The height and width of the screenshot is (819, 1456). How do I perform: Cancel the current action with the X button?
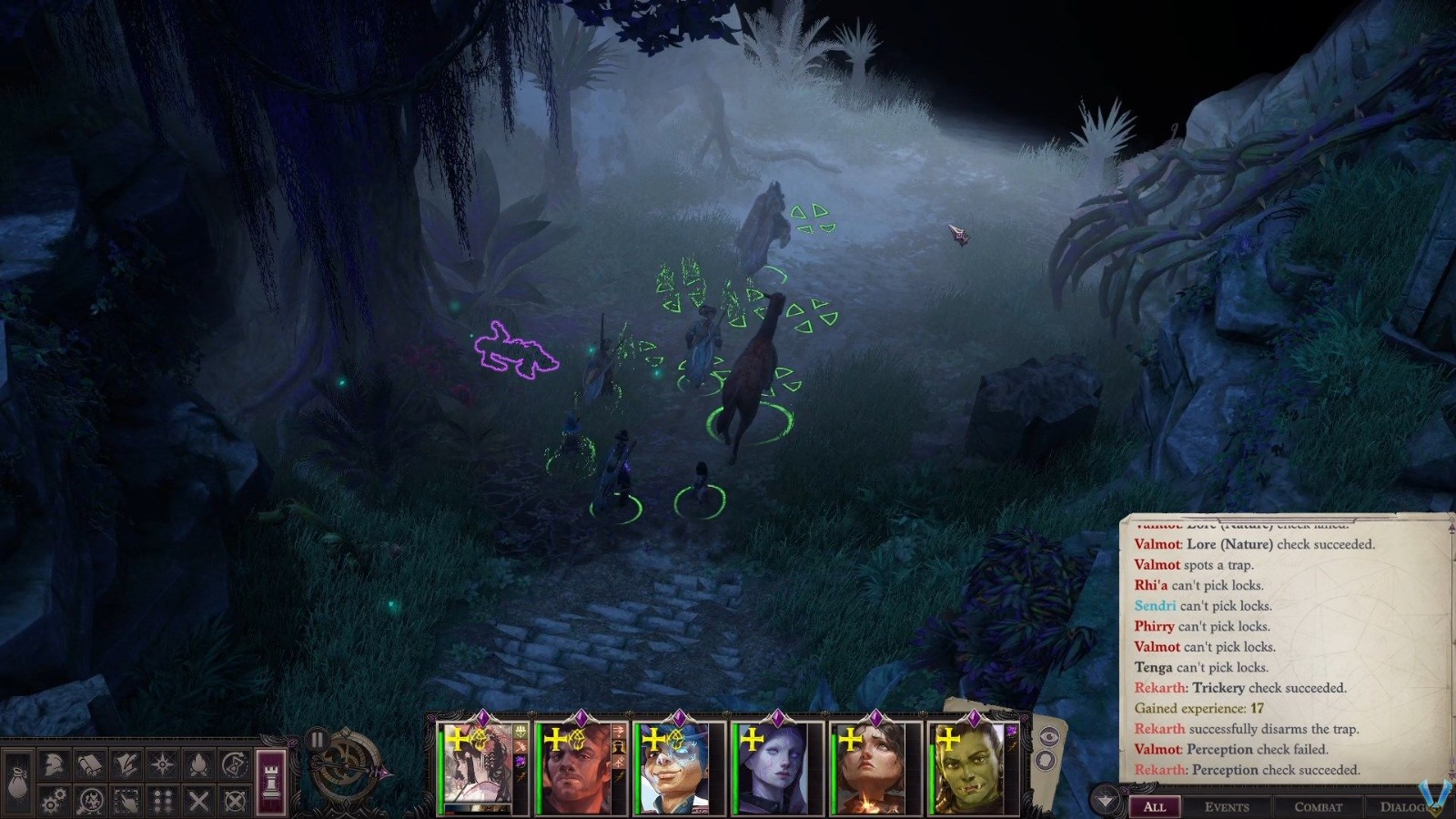tap(197, 799)
